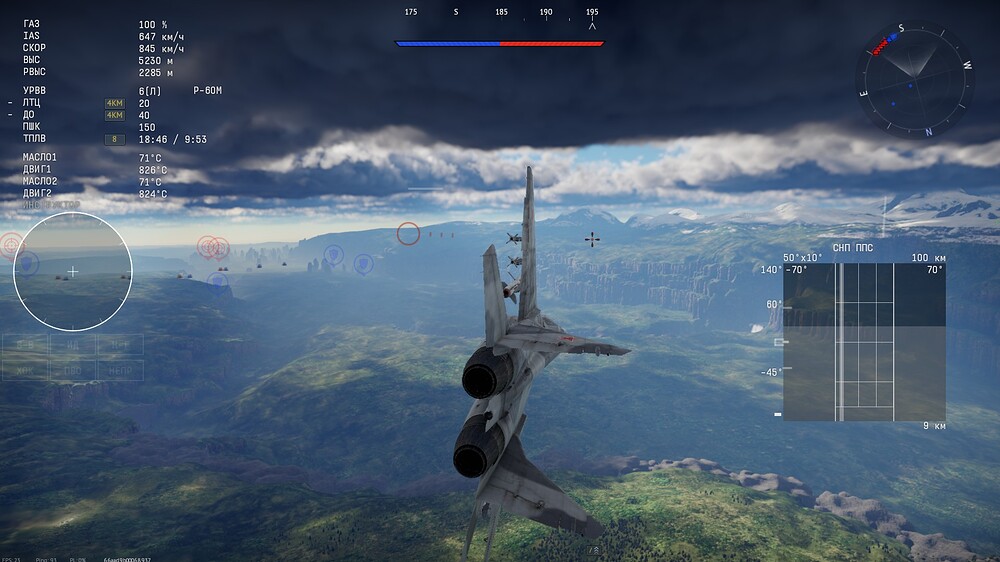Select the ХАК threat indicator box
The height and width of the screenshot is (562, 1000).
[25, 369]
